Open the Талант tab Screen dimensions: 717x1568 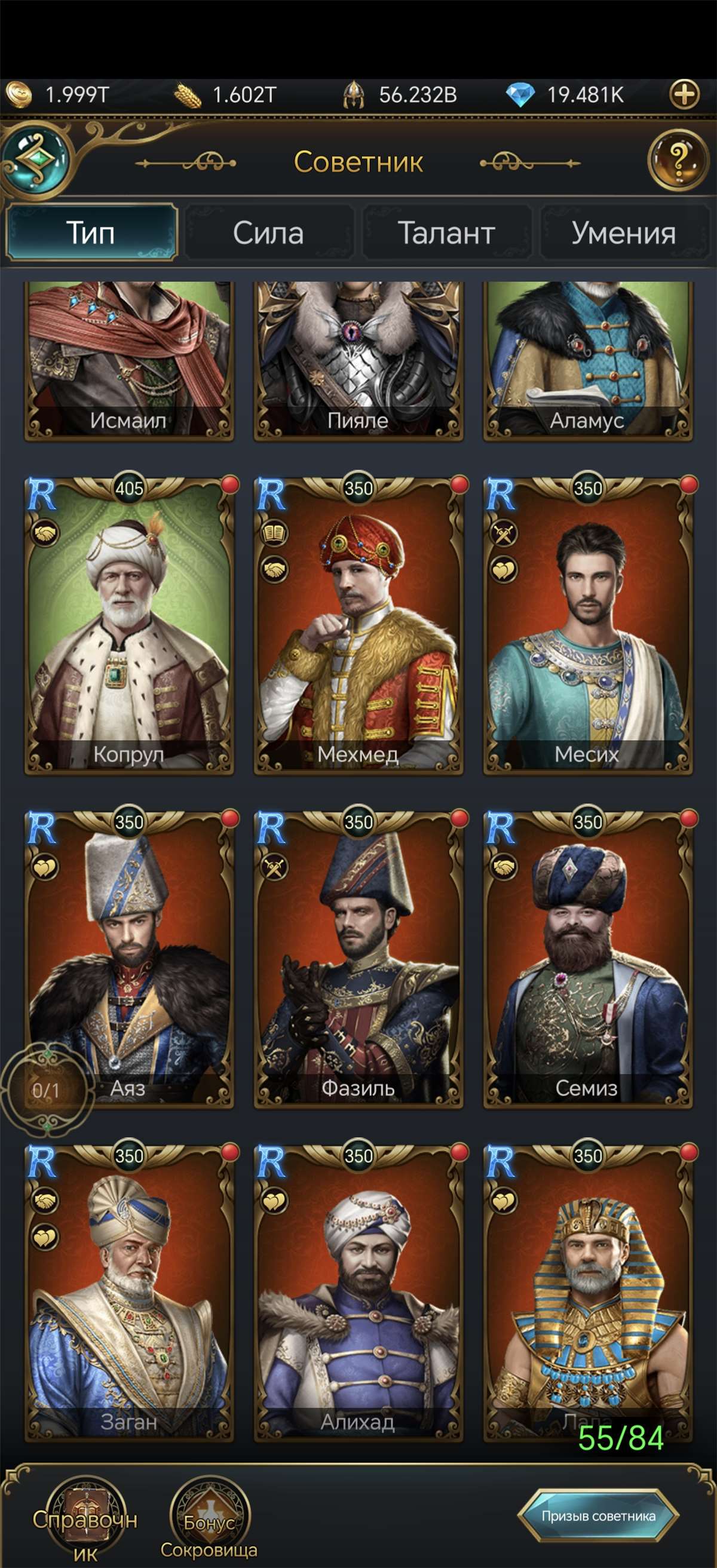[446, 233]
